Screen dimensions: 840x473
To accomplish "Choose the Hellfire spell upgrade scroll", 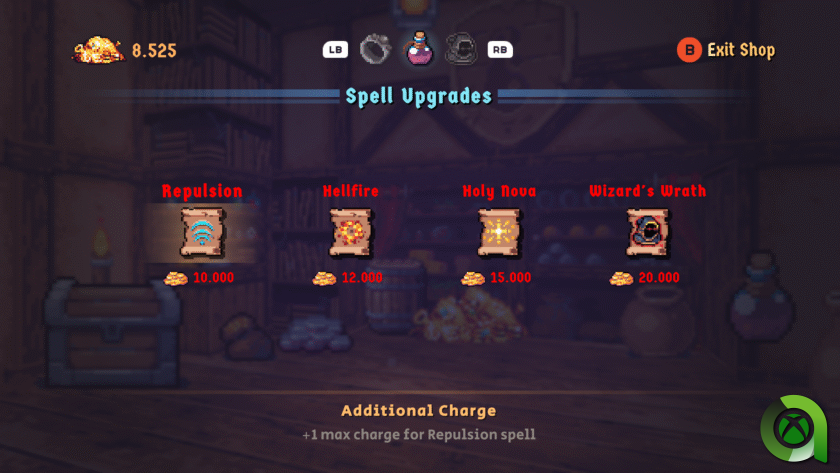I will [x=350, y=233].
